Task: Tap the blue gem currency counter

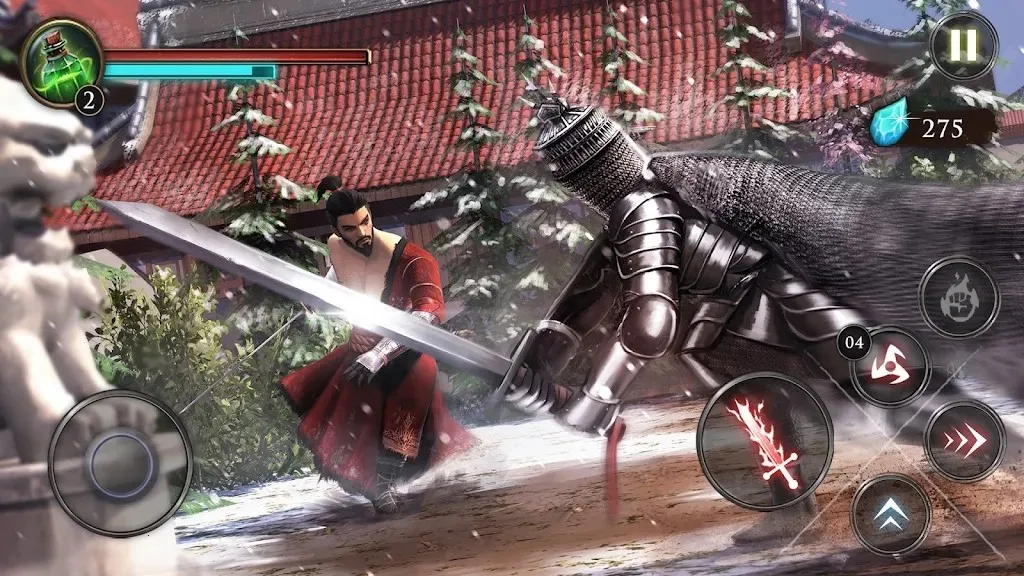Action: tap(928, 128)
